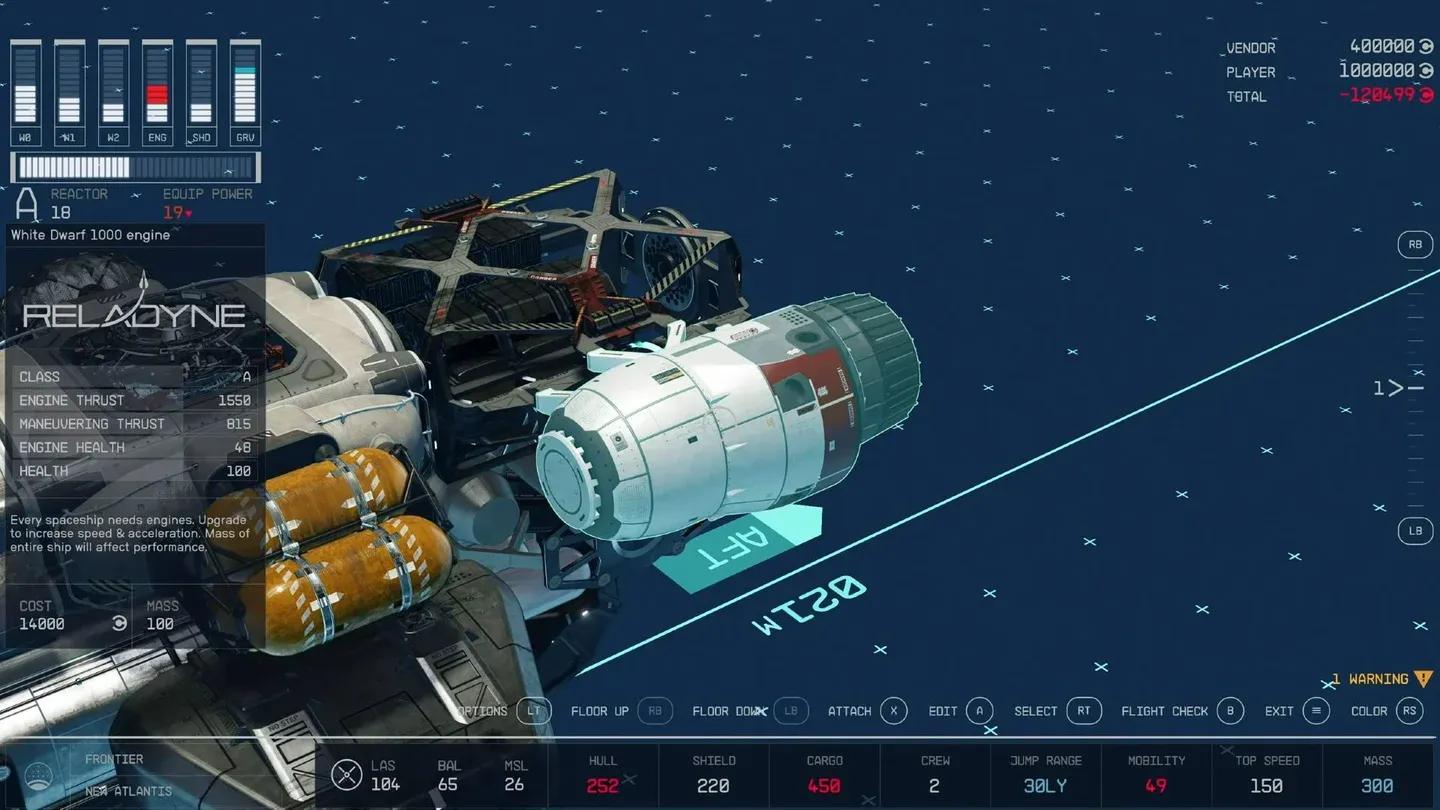Click the credits icon next to VENDOR 400000

point(1427,47)
